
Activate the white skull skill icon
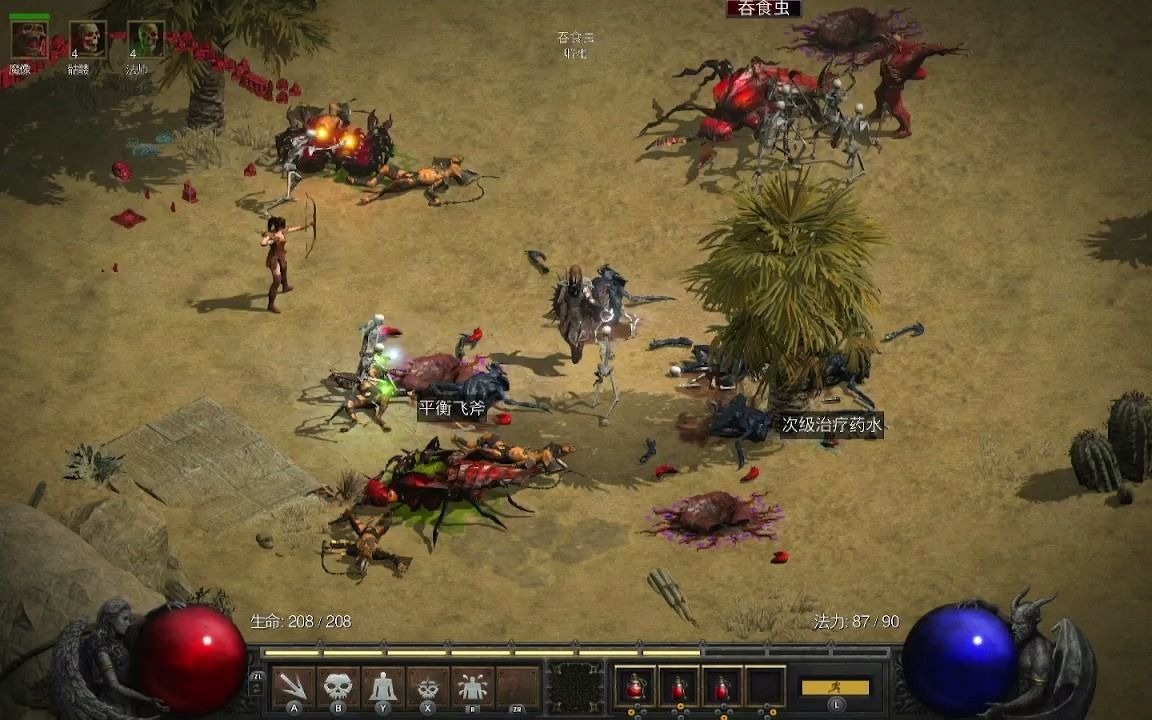click(338, 686)
